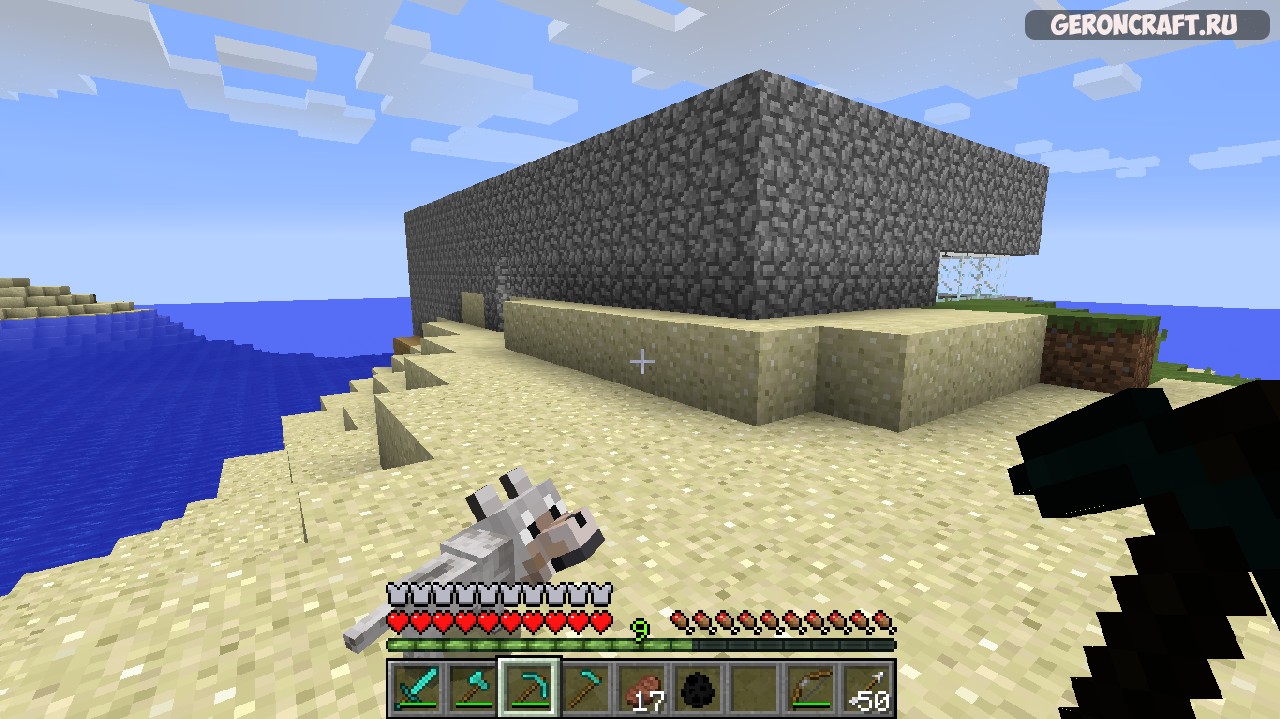Click the GERONCRAFT.RU watermark
The image size is (1280, 719).
click(x=1147, y=25)
